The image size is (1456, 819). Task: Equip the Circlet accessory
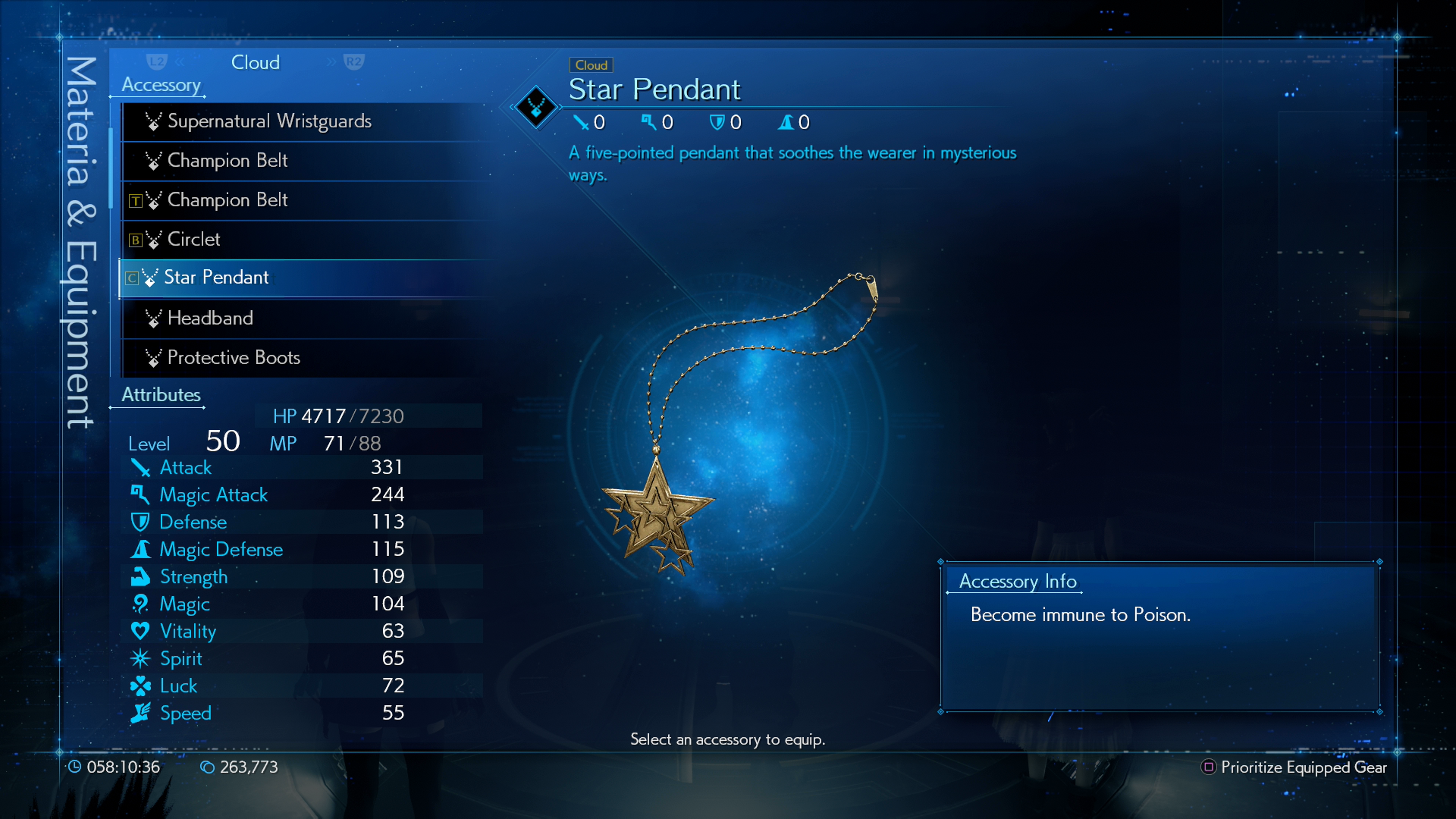194,240
